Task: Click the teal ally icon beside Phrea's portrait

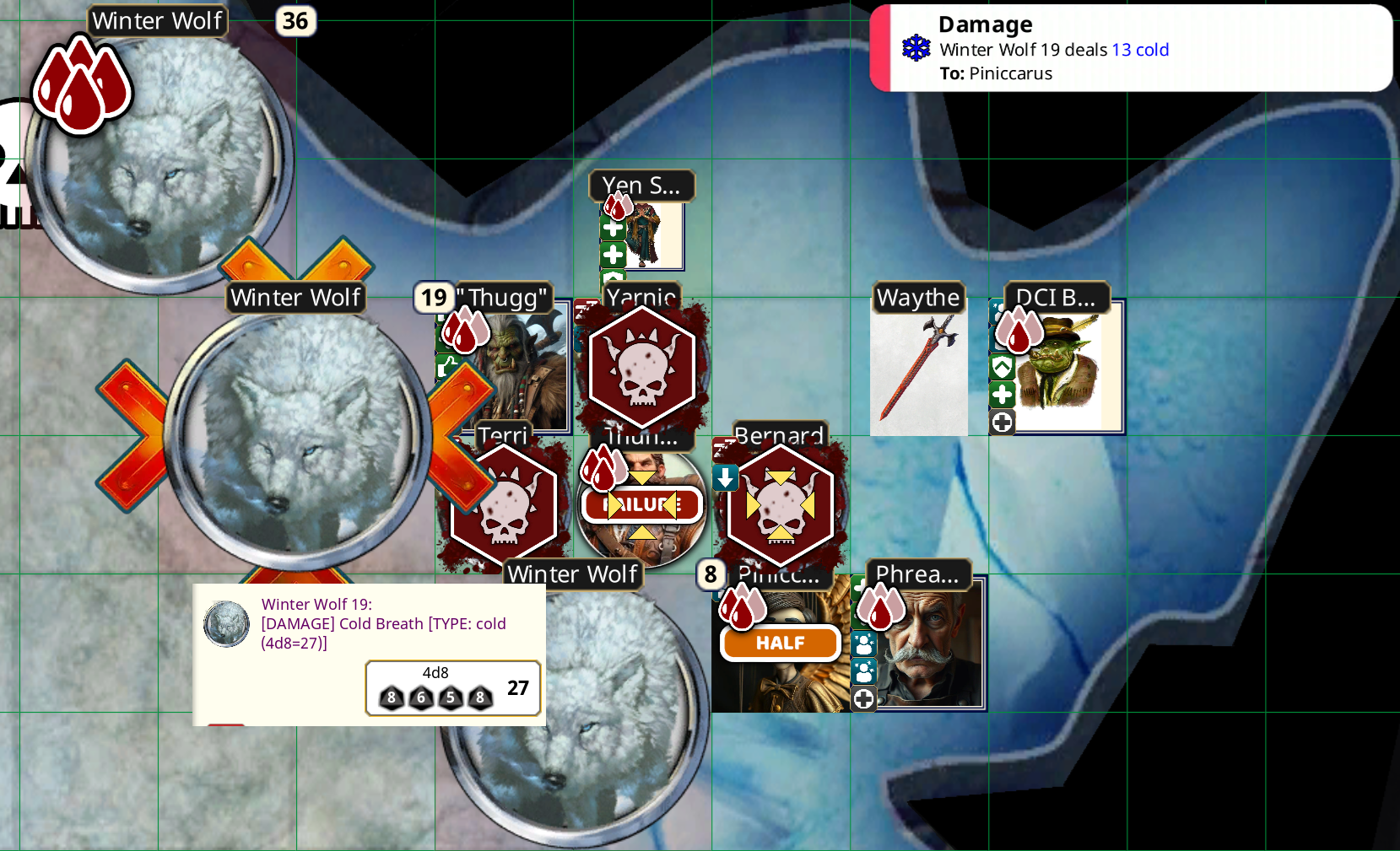Action: [x=863, y=644]
